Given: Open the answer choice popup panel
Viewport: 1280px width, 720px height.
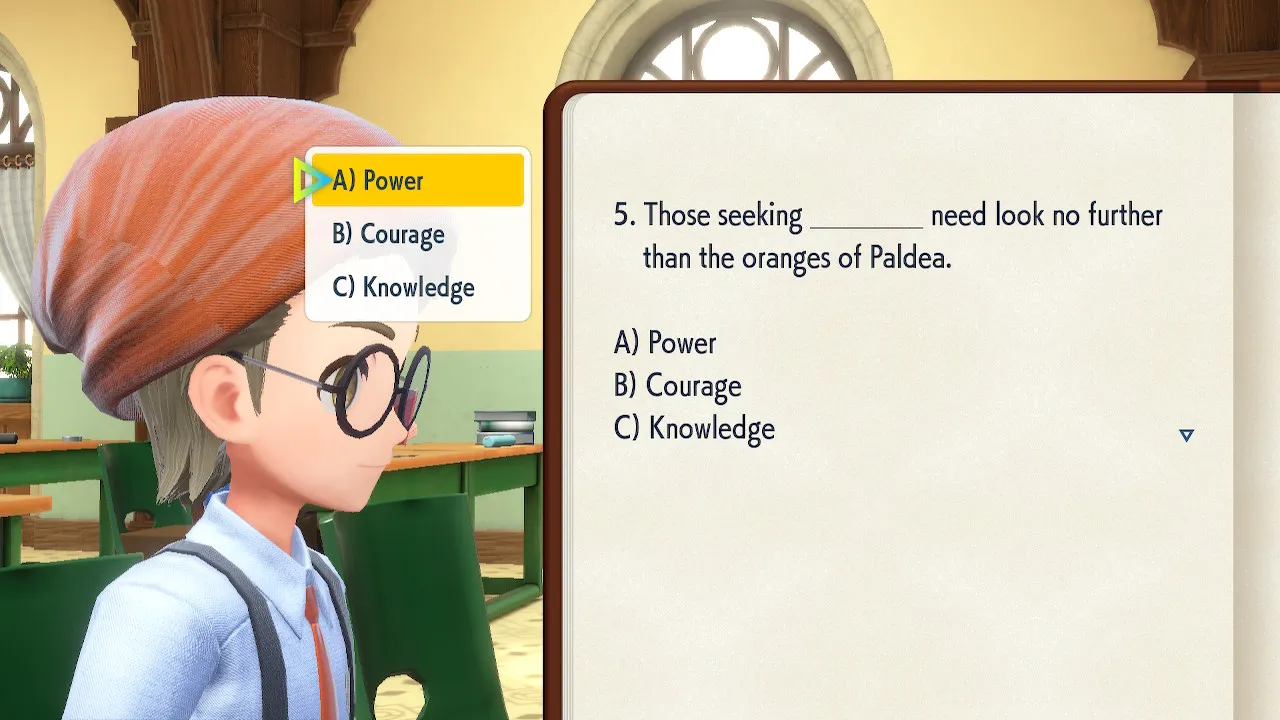Looking at the screenshot, I should (417, 234).
